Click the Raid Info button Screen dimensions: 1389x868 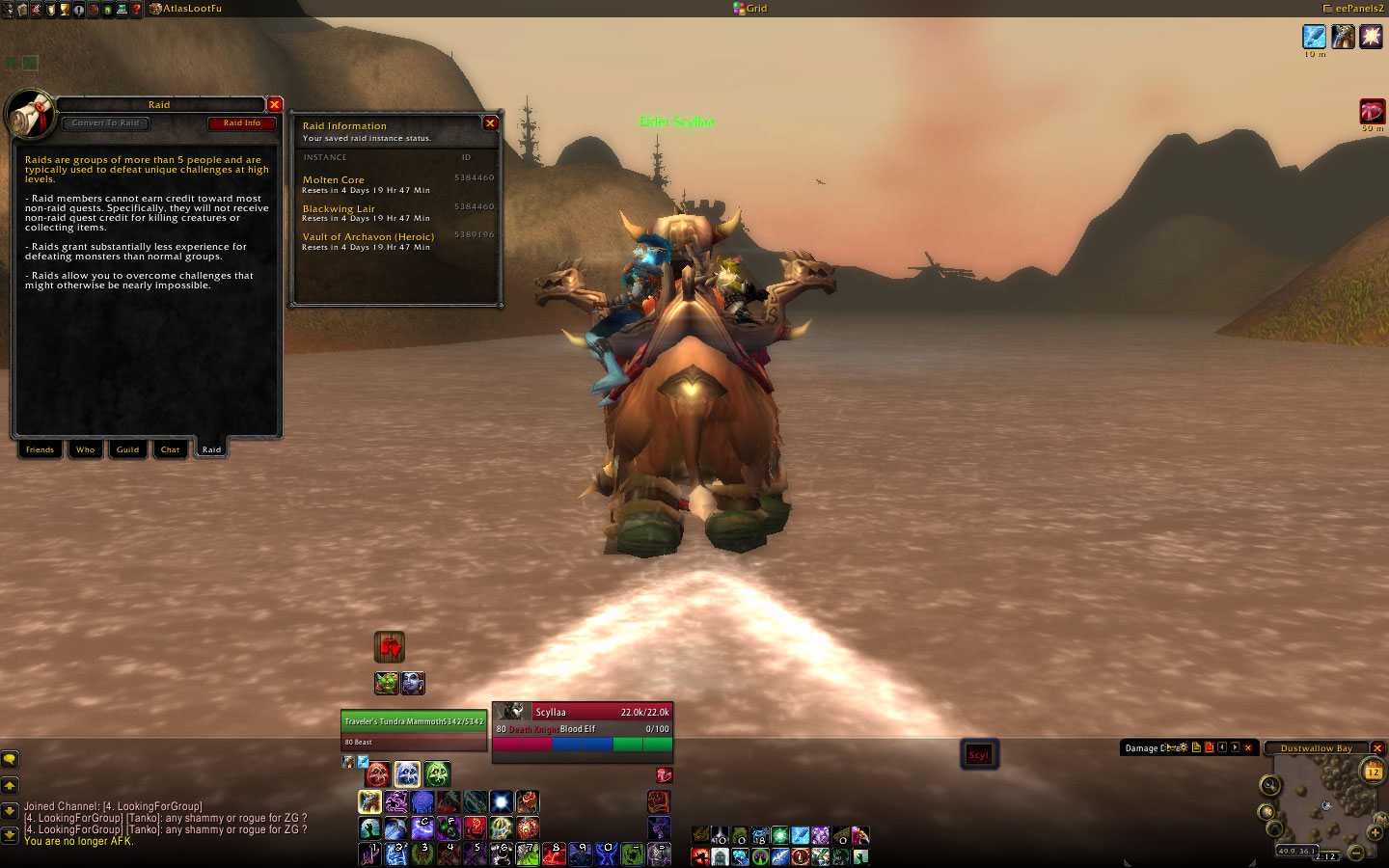tap(242, 123)
